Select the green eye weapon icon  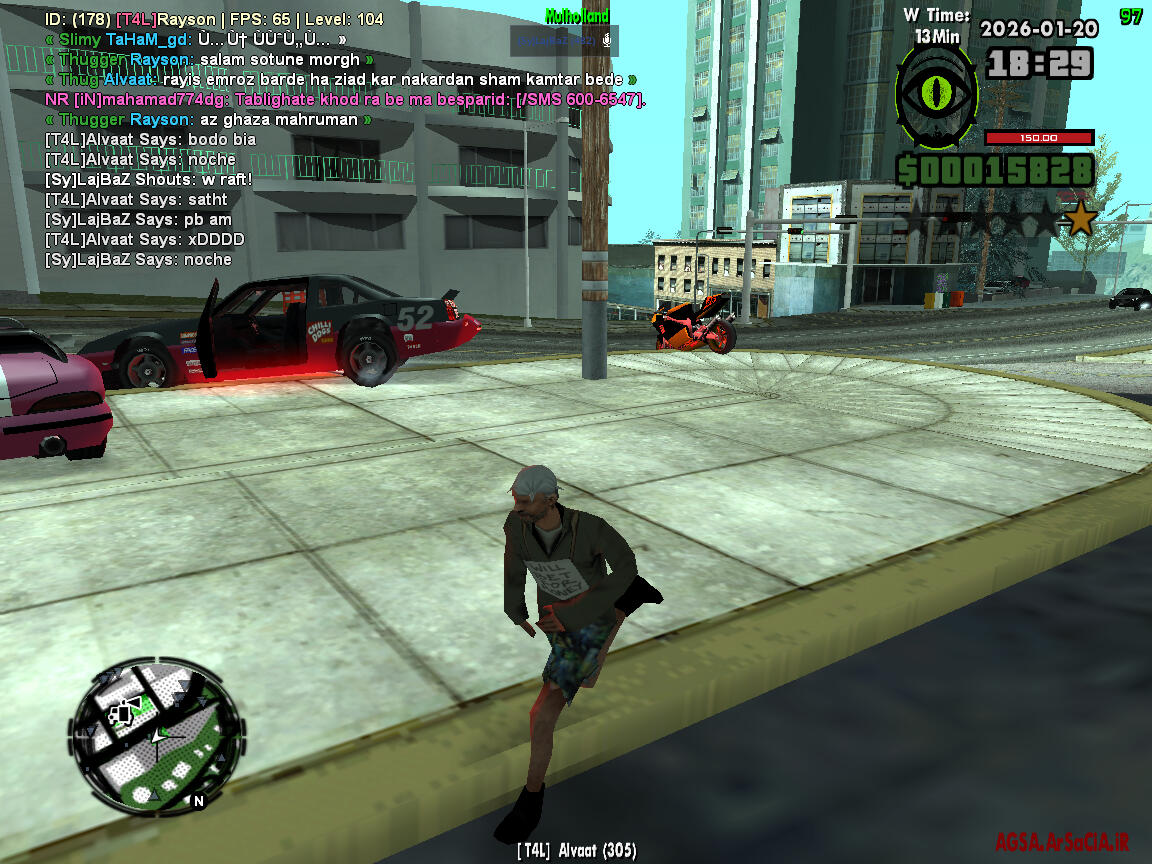936,96
